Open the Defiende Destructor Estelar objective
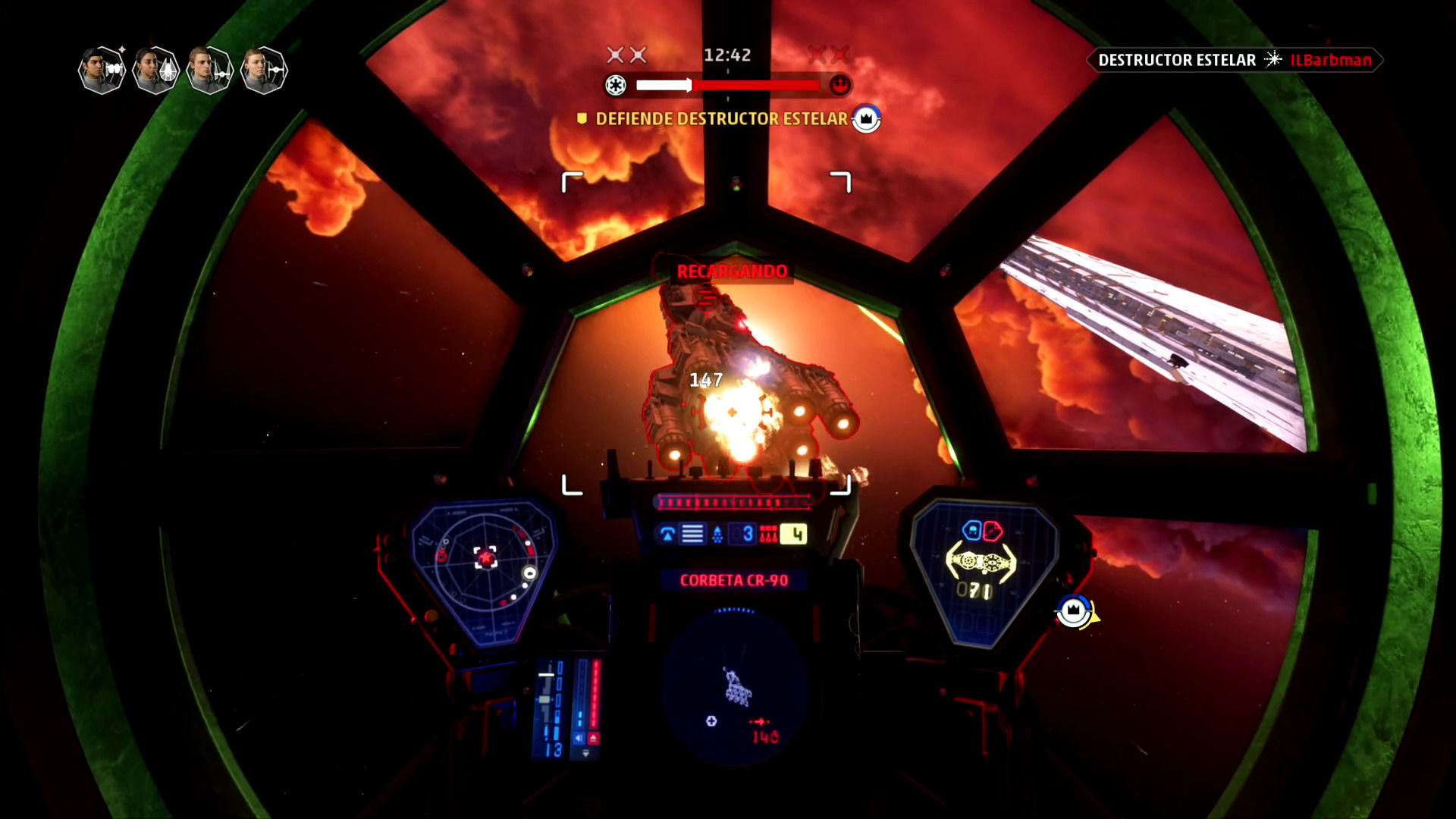1456x819 pixels. 721,119
